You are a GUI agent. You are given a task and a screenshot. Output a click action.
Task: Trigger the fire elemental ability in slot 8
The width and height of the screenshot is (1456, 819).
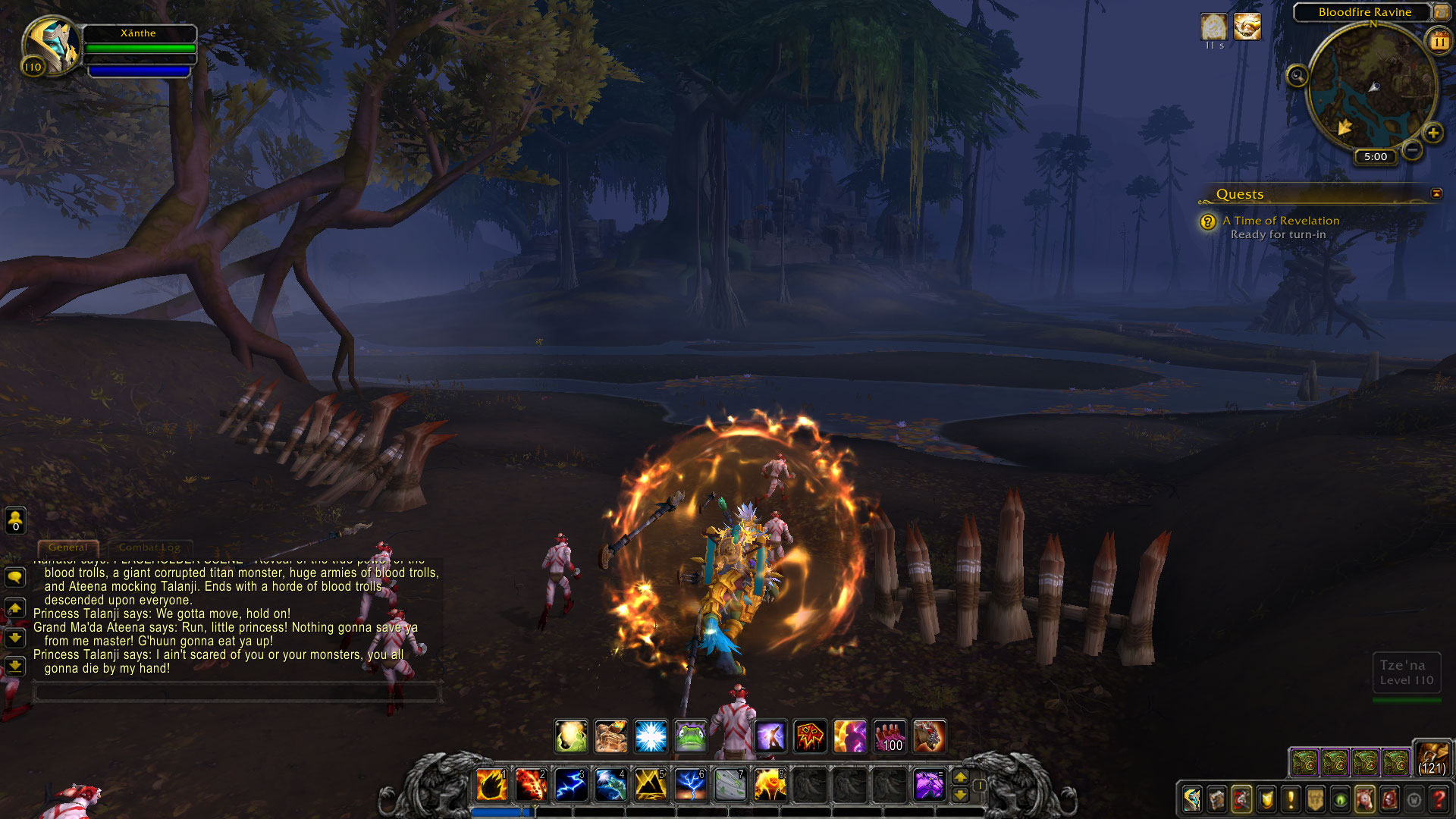(769, 785)
